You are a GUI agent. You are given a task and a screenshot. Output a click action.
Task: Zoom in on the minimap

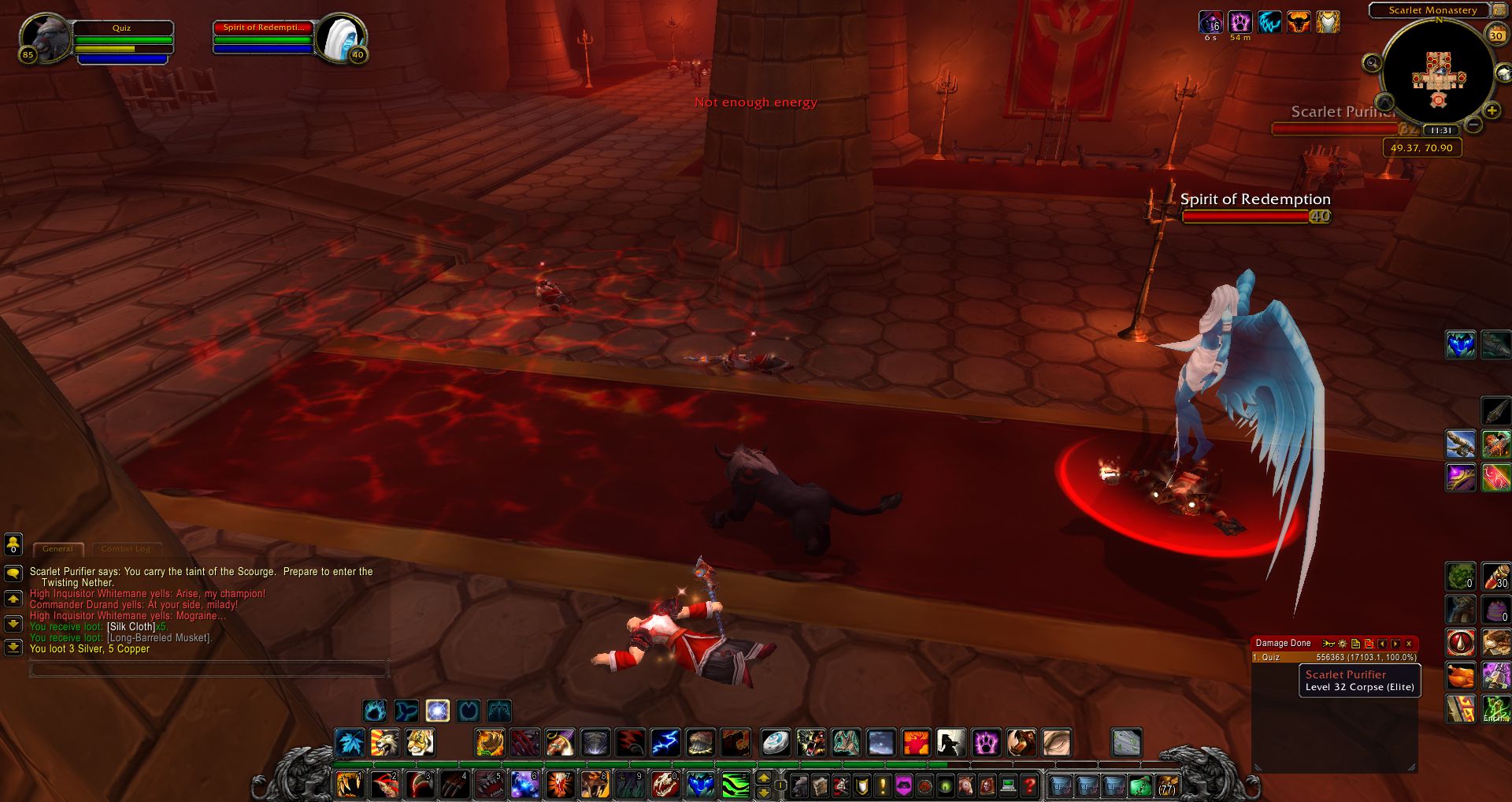click(1492, 111)
